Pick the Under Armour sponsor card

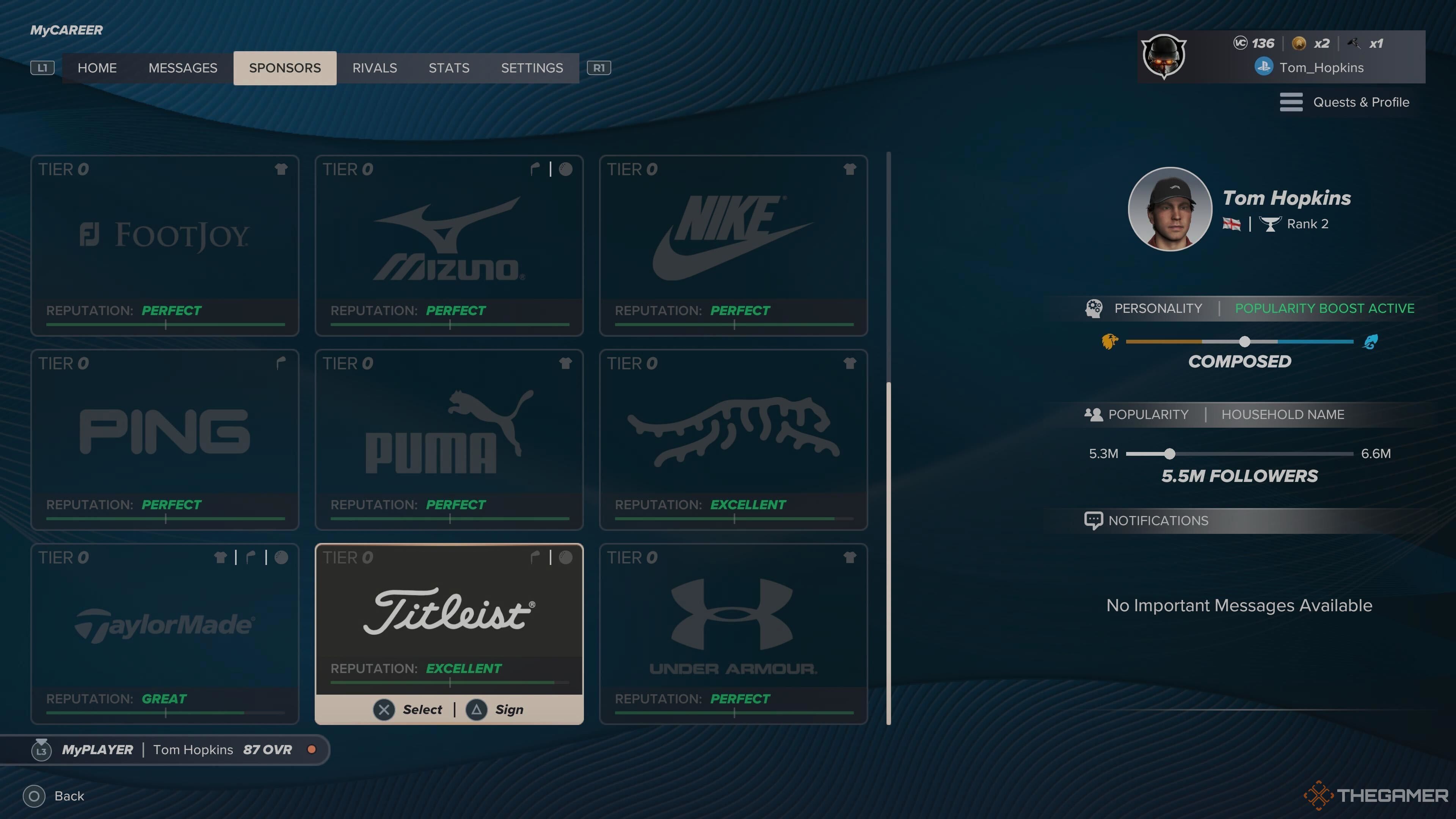click(x=733, y=633)
